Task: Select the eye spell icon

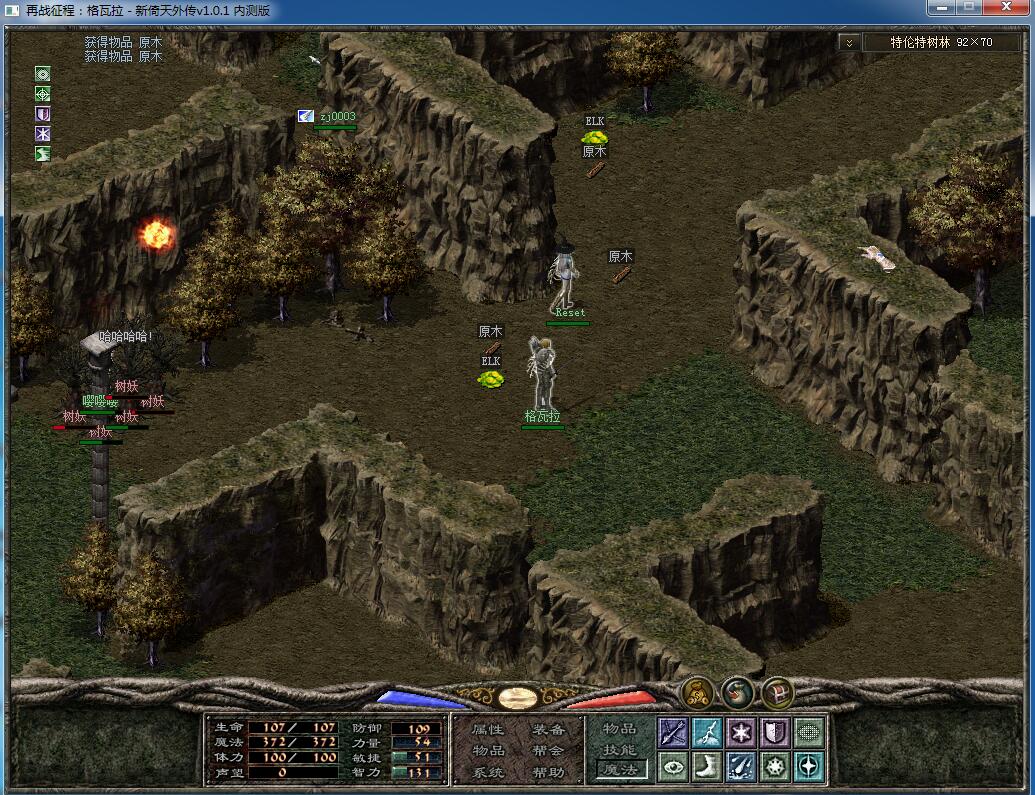Action: tap(673, 766)
